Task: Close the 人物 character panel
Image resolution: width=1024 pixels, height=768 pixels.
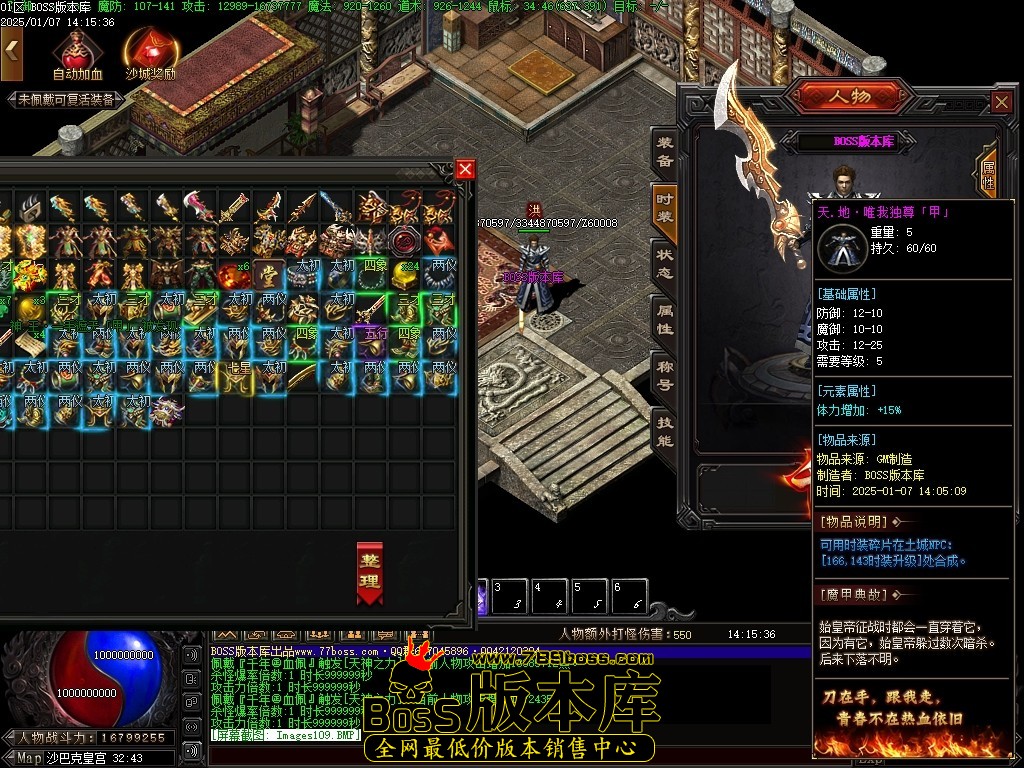Action: pos(1002,102)
